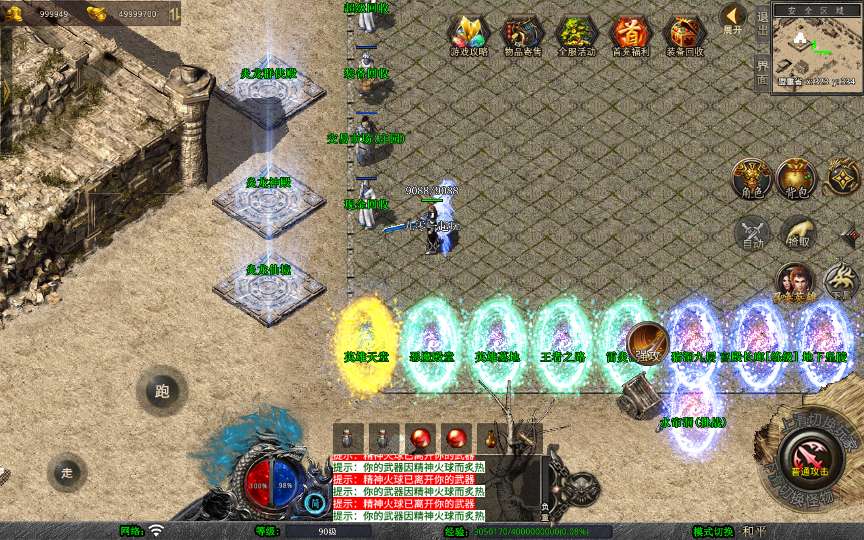Open the 角色 character sheet
Image resolution: width=864 pixels, height=540 pixels.
(x=751, y=178)
